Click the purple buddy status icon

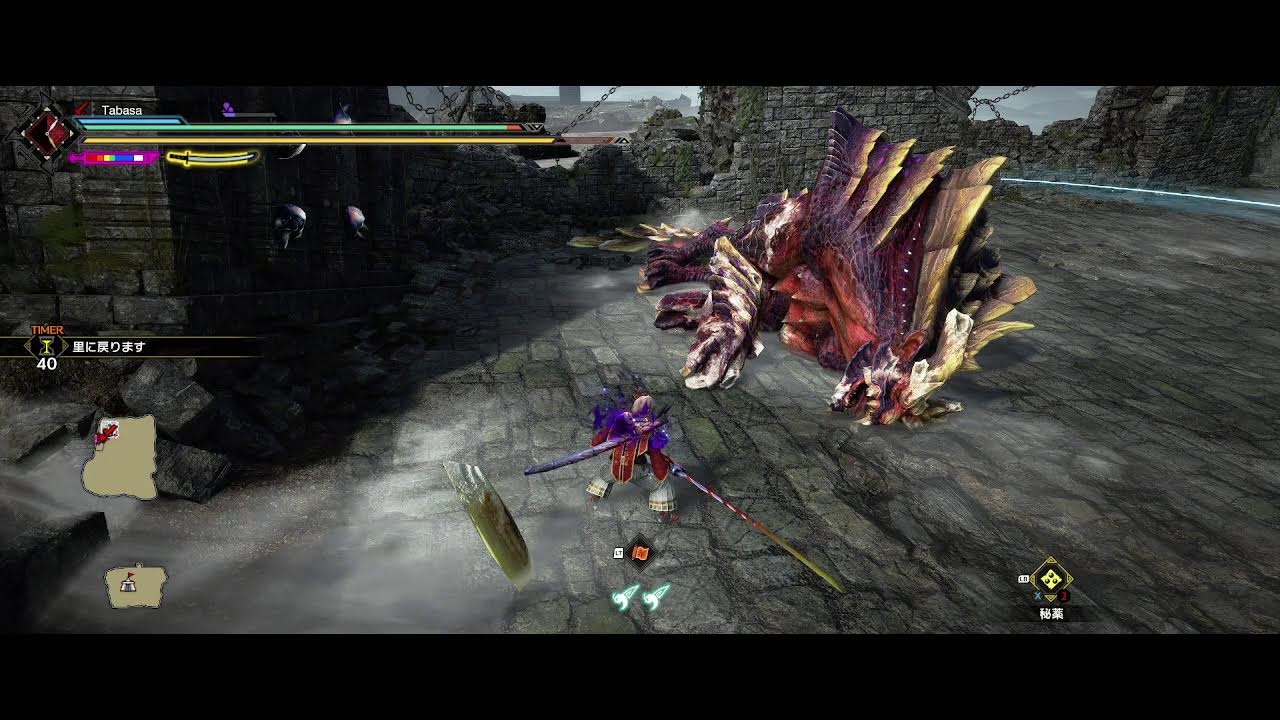pyautogui.click(x=228, y=109)
